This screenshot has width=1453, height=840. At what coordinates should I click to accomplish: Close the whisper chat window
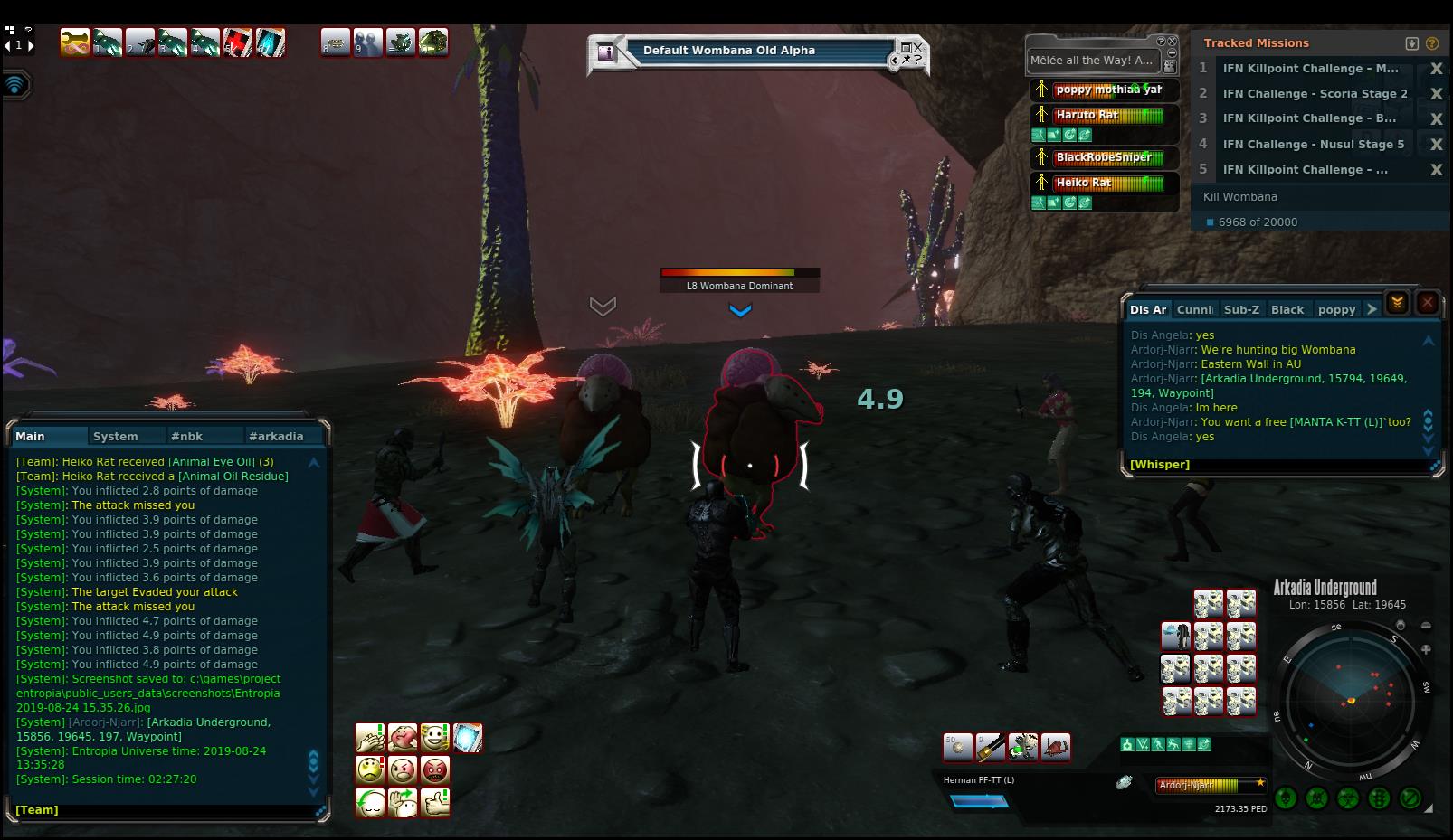pos(1427,303)
